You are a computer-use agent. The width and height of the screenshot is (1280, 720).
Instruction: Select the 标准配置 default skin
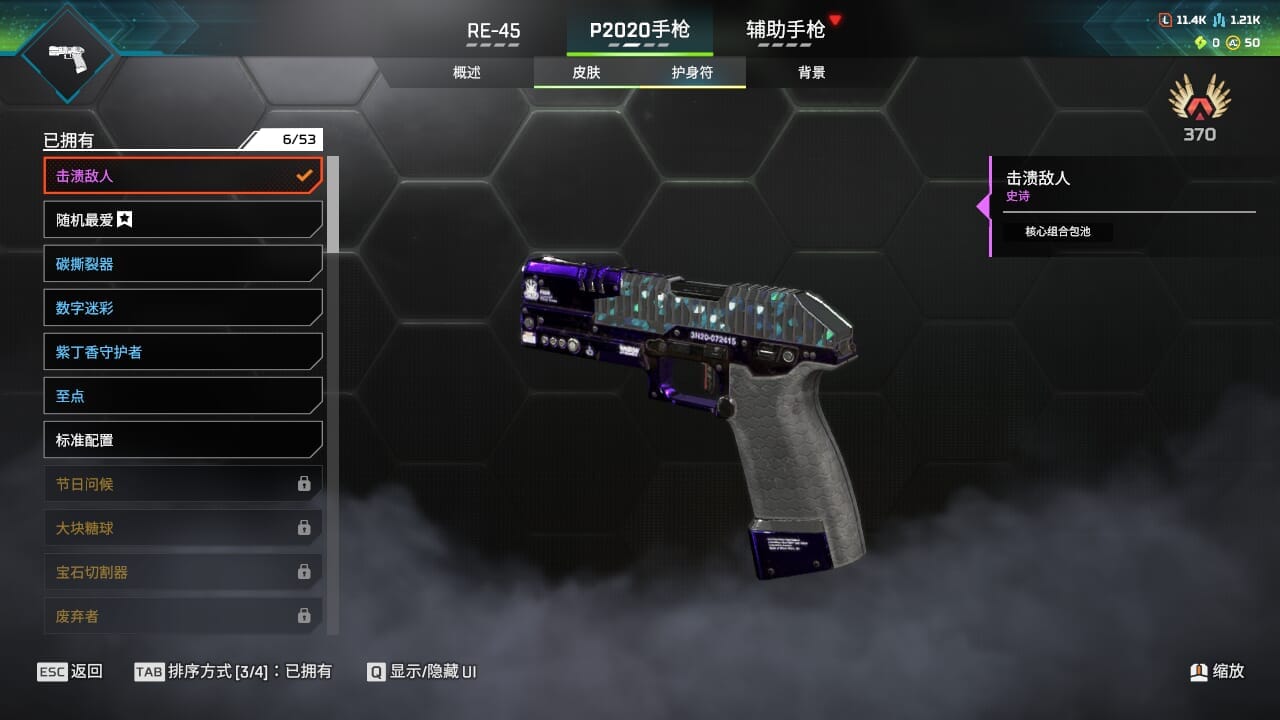point(183,440)
